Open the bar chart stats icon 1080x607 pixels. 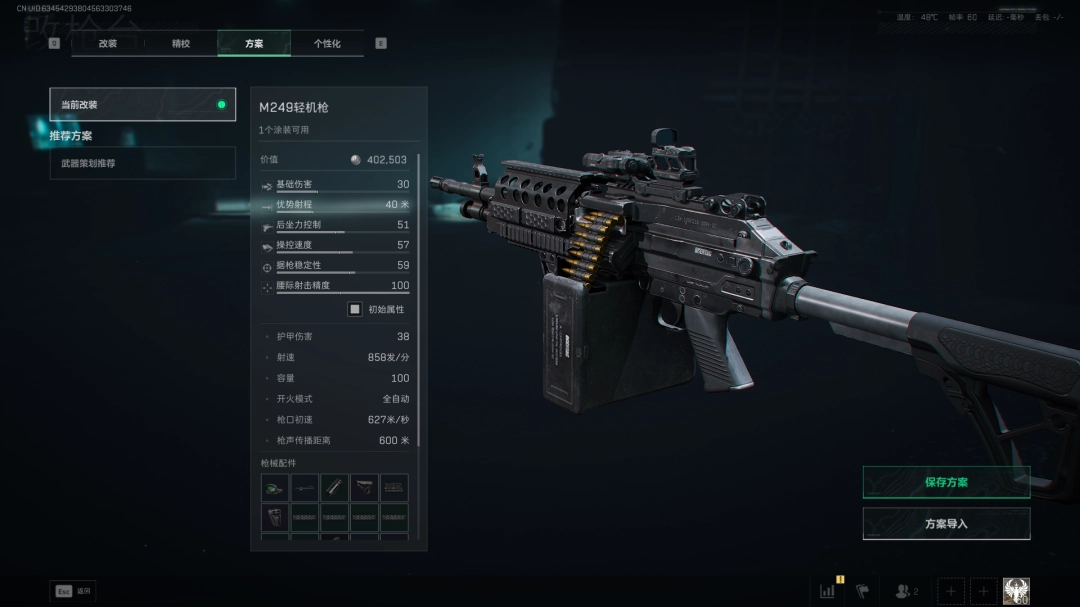tap(828, 591)
